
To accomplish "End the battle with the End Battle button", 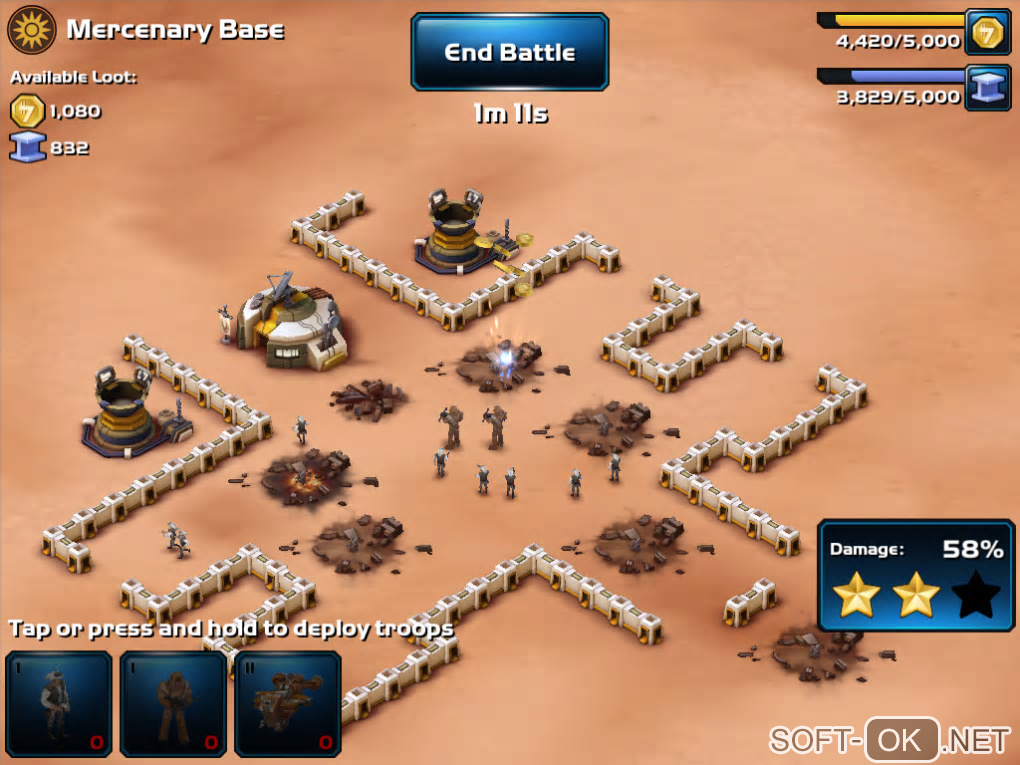I will (509, 52).
